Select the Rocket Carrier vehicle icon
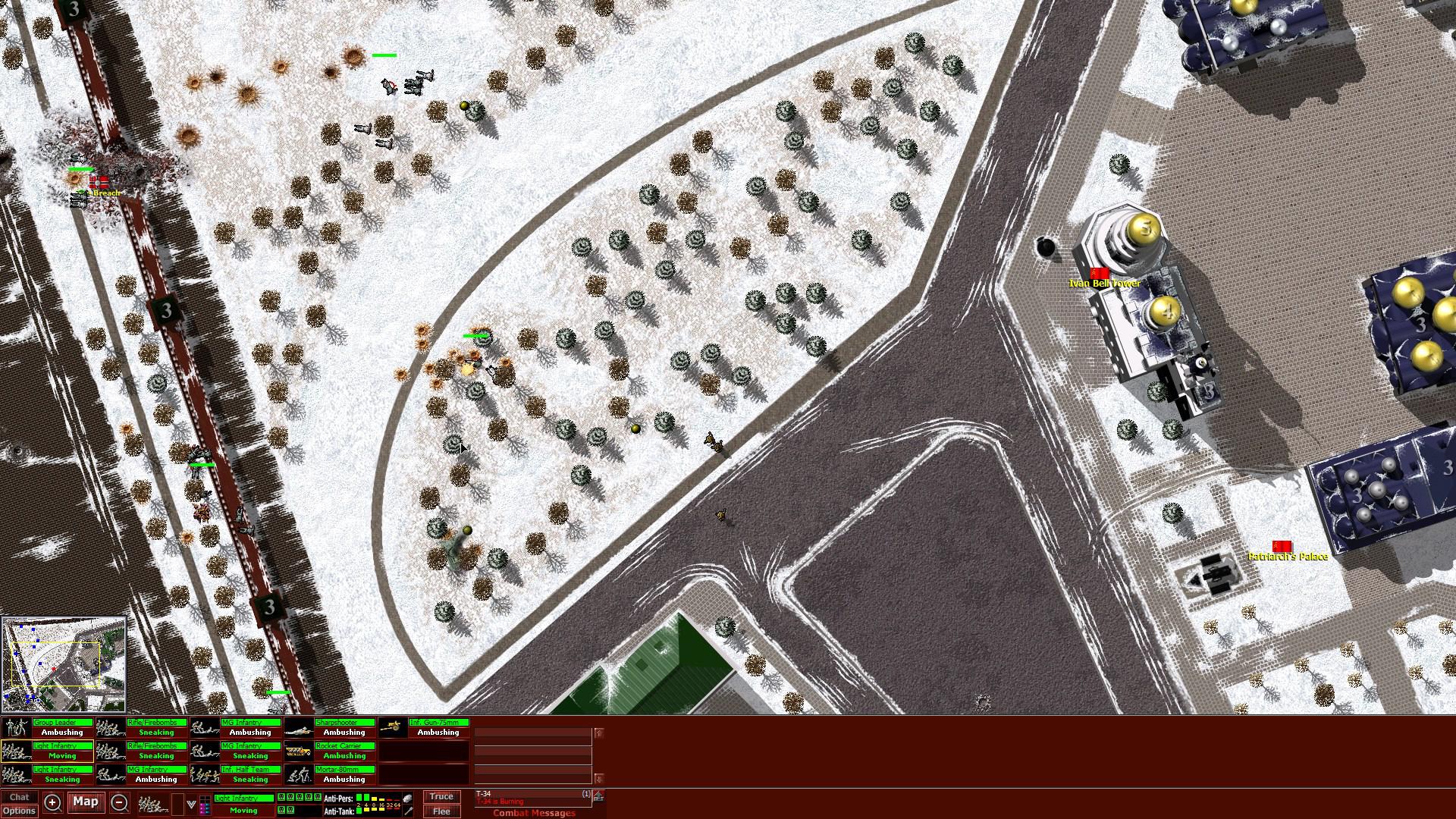1456x819 pixels. click(x=297, y=751)
